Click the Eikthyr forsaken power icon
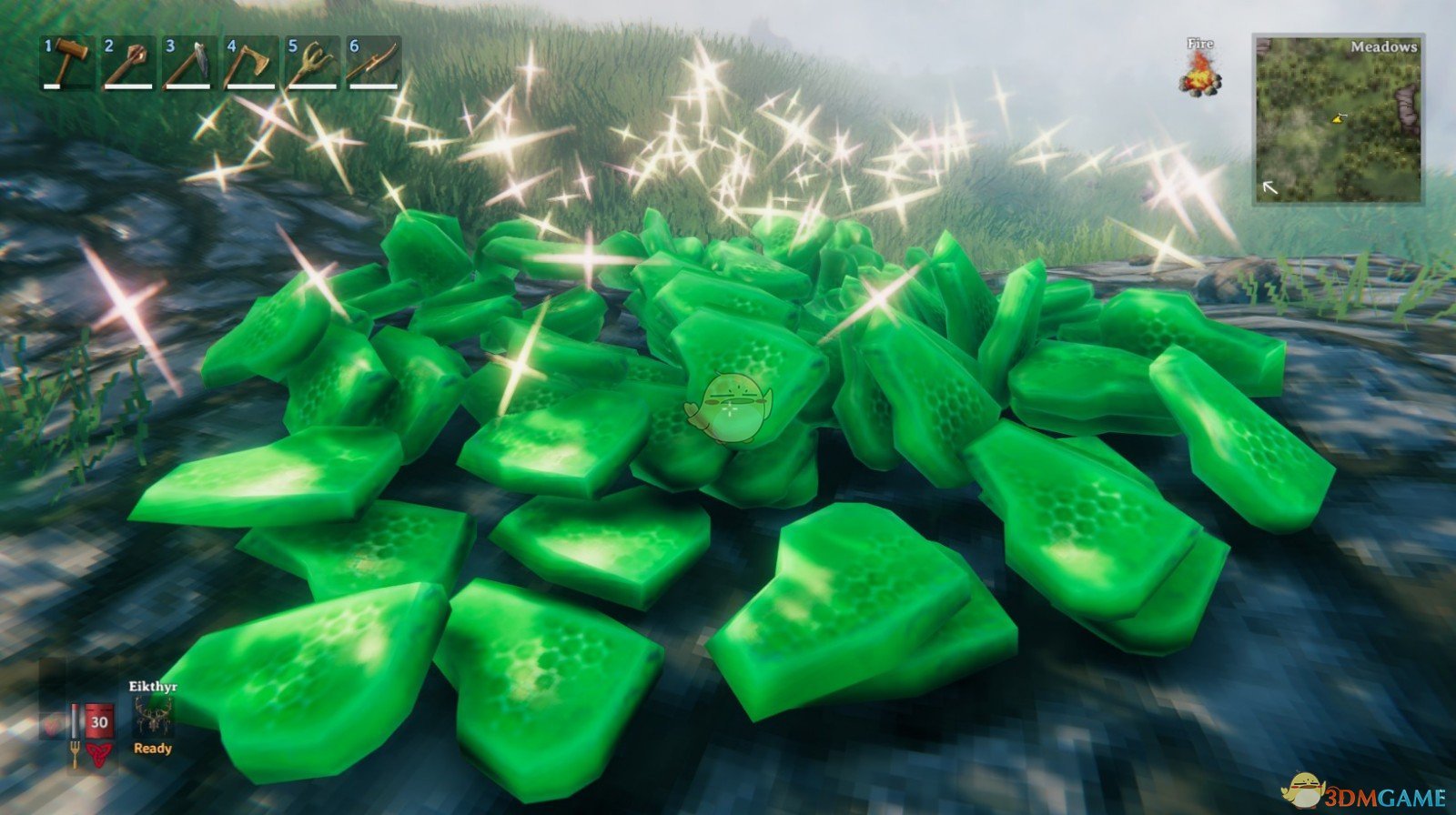 tap(155, 716)
